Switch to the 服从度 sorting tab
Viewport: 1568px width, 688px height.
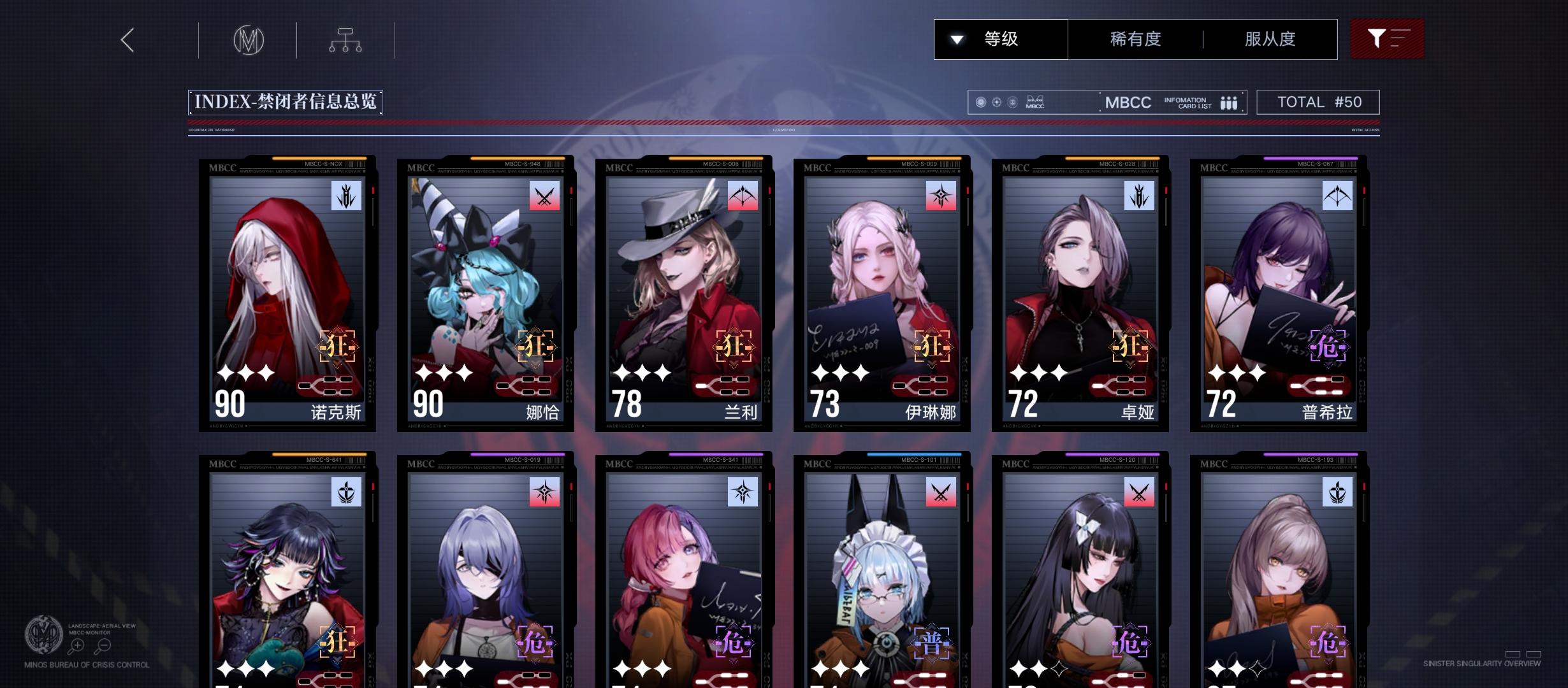[1268, 39]
